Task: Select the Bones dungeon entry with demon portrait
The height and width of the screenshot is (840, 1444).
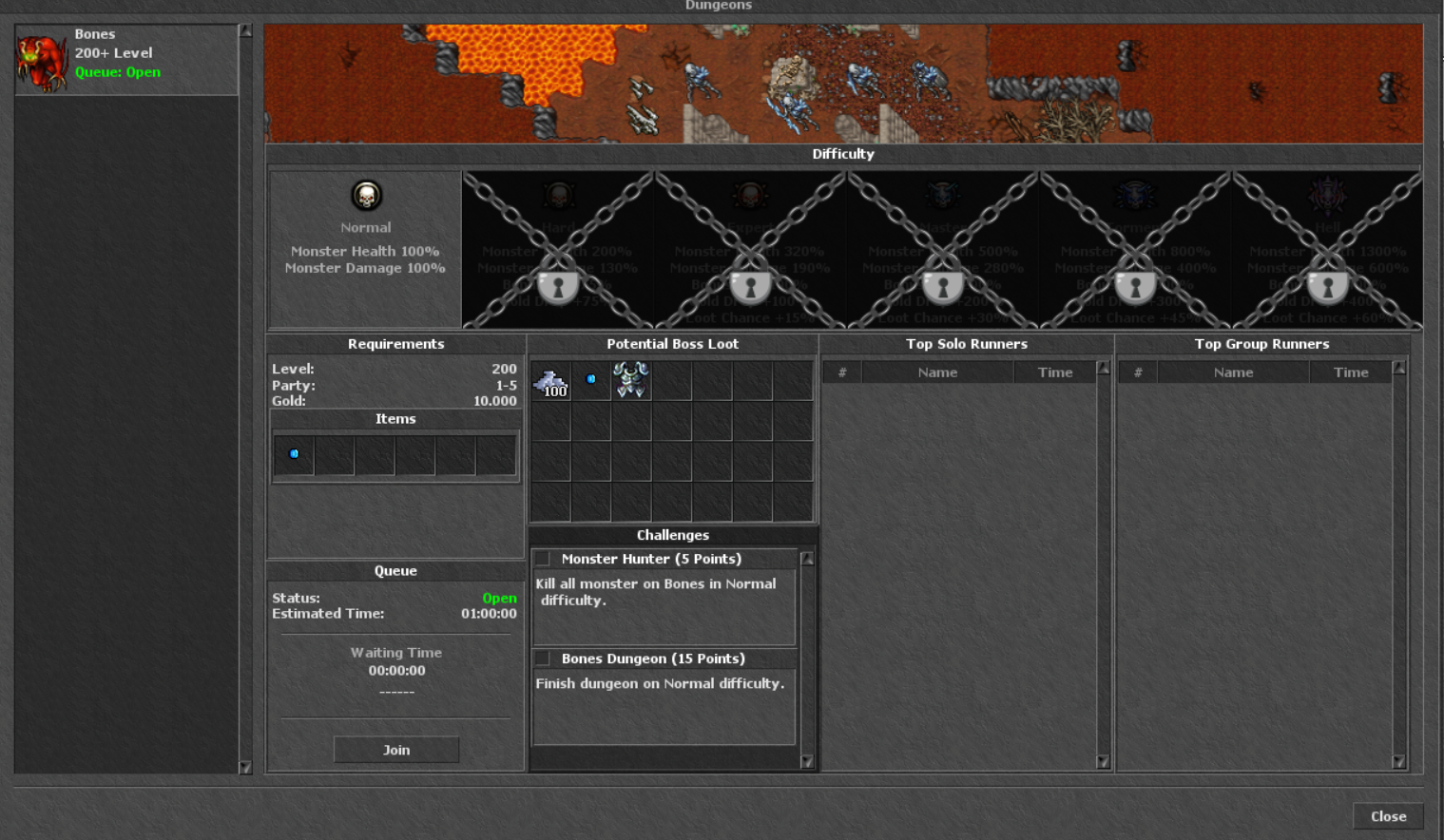Action: click(124, 59)
